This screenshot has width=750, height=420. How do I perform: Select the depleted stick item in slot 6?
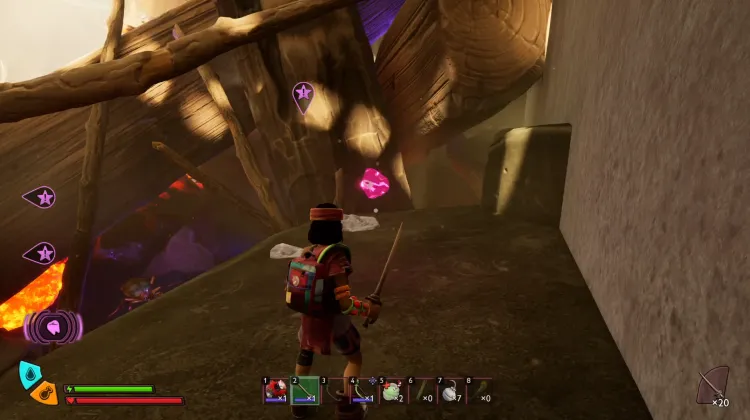(x=421, y=391)
